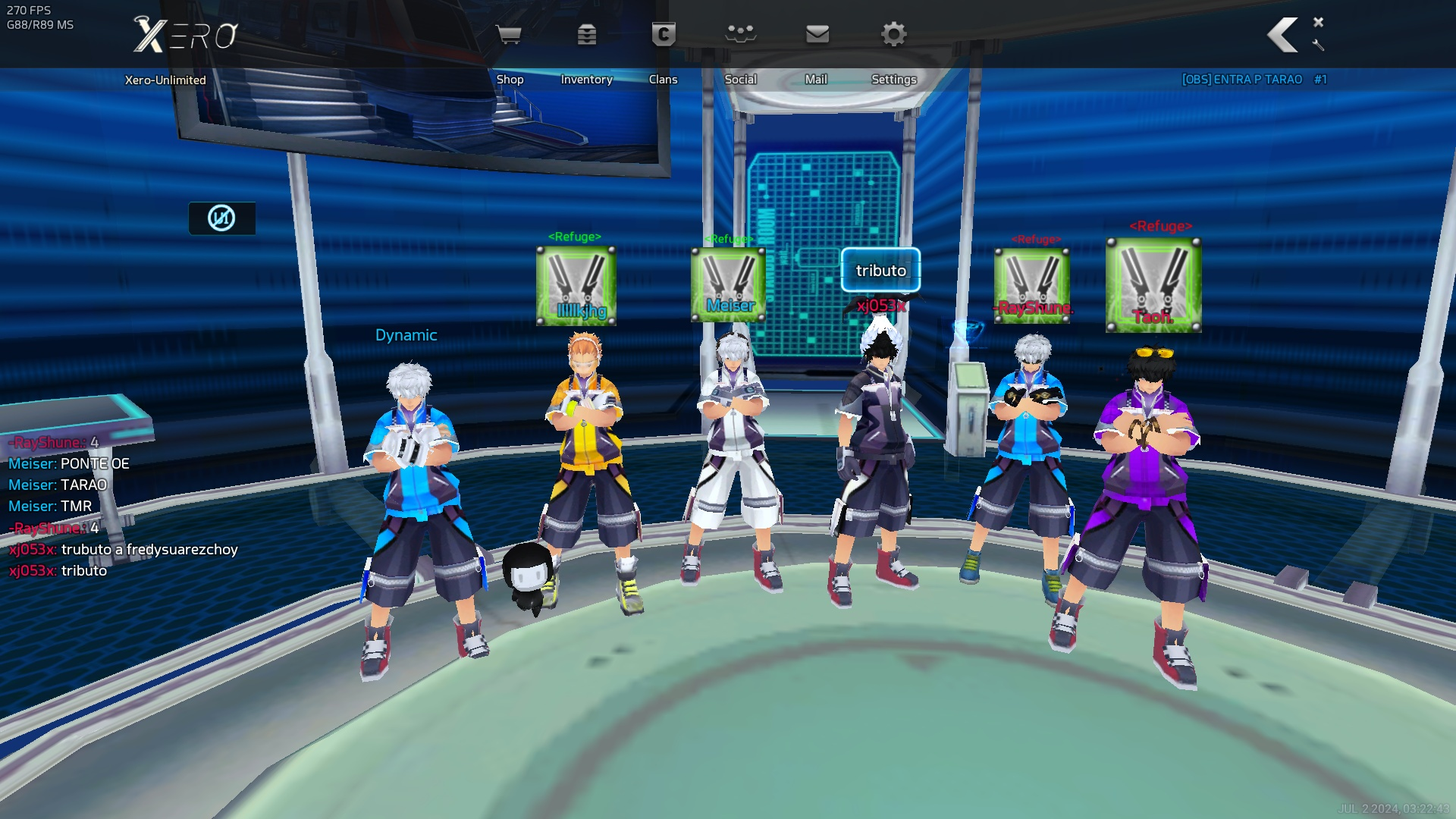Click the small X close icon
The width and height of the screenshot is (1456, 819).
point(1319,22)
